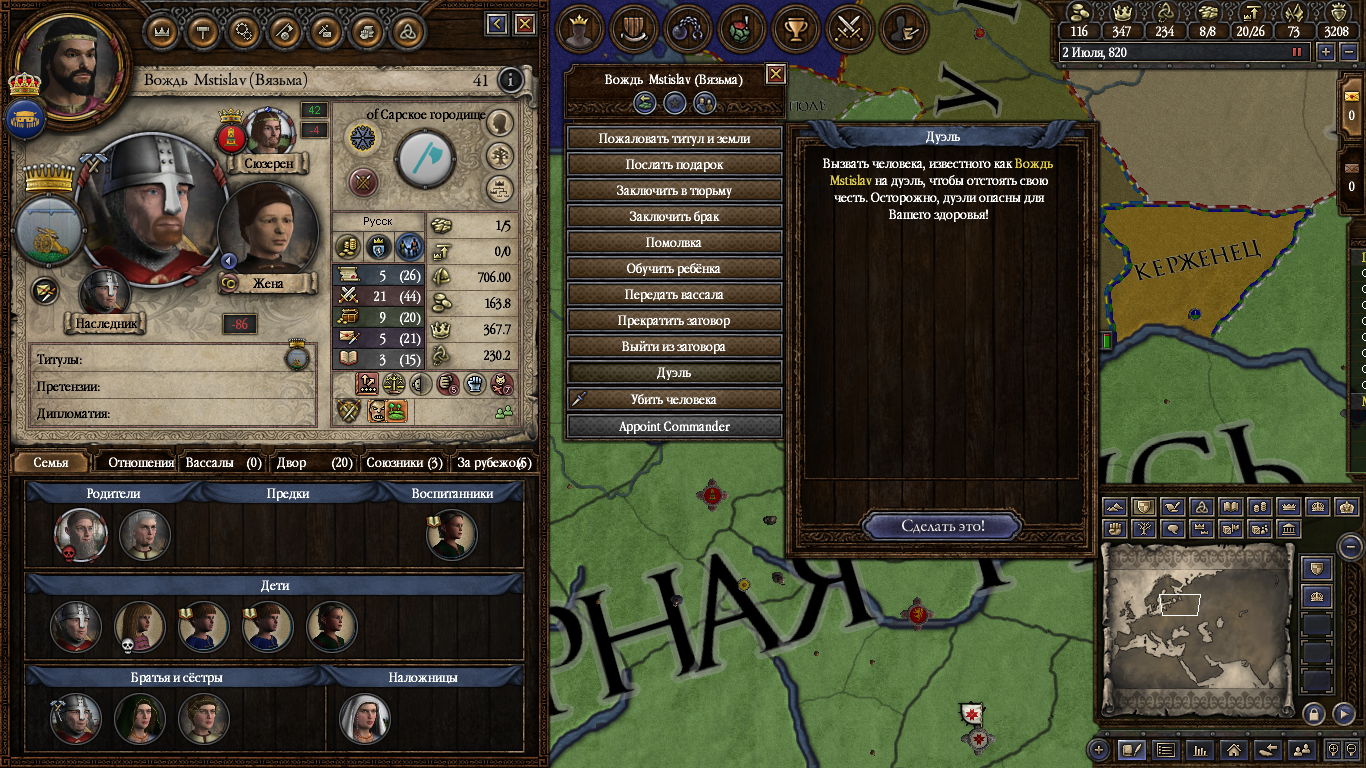The height and width of the screenshot is (768, 1366).
Task: Click "Appoint Commander" entry
Action: point(674,426)
